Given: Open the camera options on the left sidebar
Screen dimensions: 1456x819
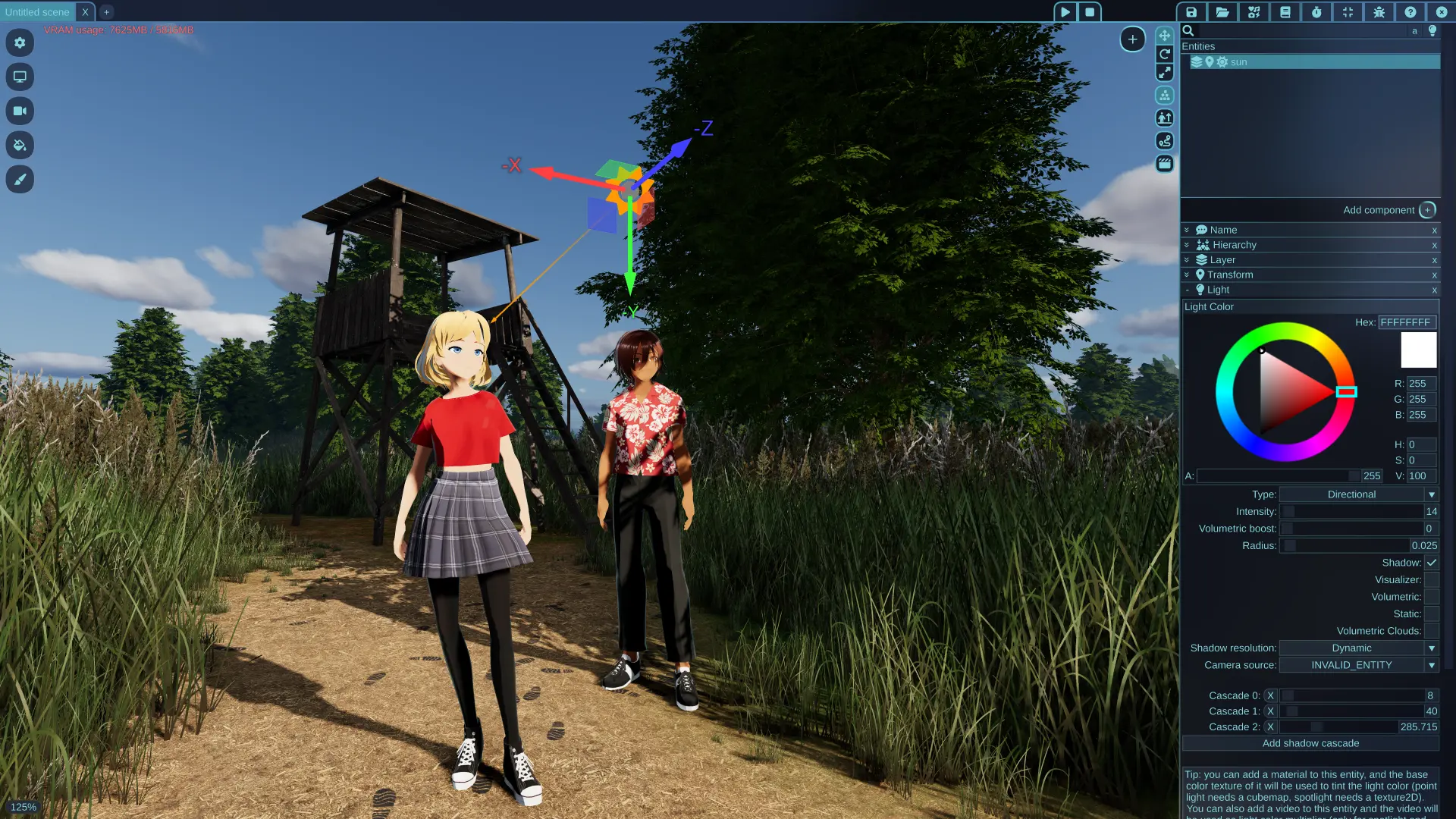Looking at the screenshot, I should (x=20, y=111).
